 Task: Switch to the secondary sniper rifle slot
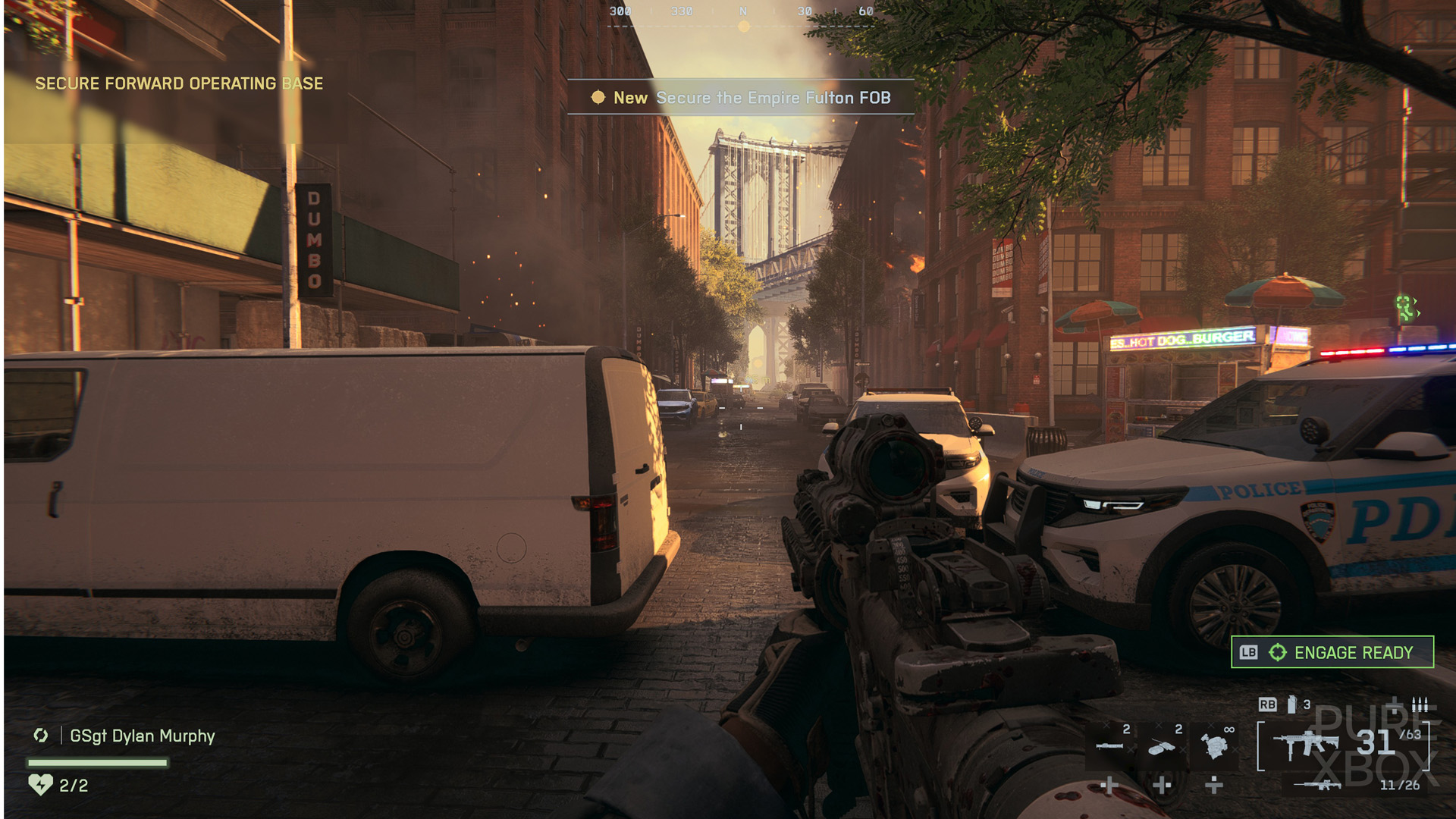coord(1318,785)
